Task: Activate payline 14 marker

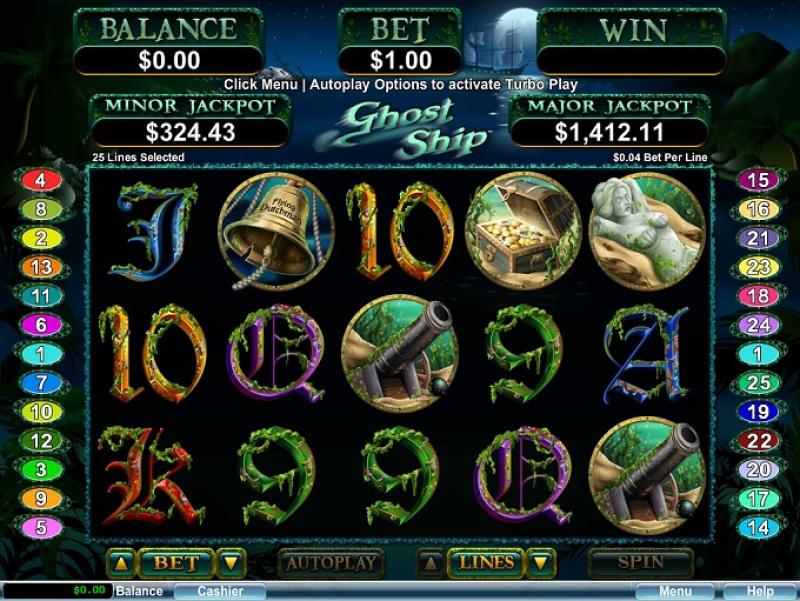Action: (757, 527)
